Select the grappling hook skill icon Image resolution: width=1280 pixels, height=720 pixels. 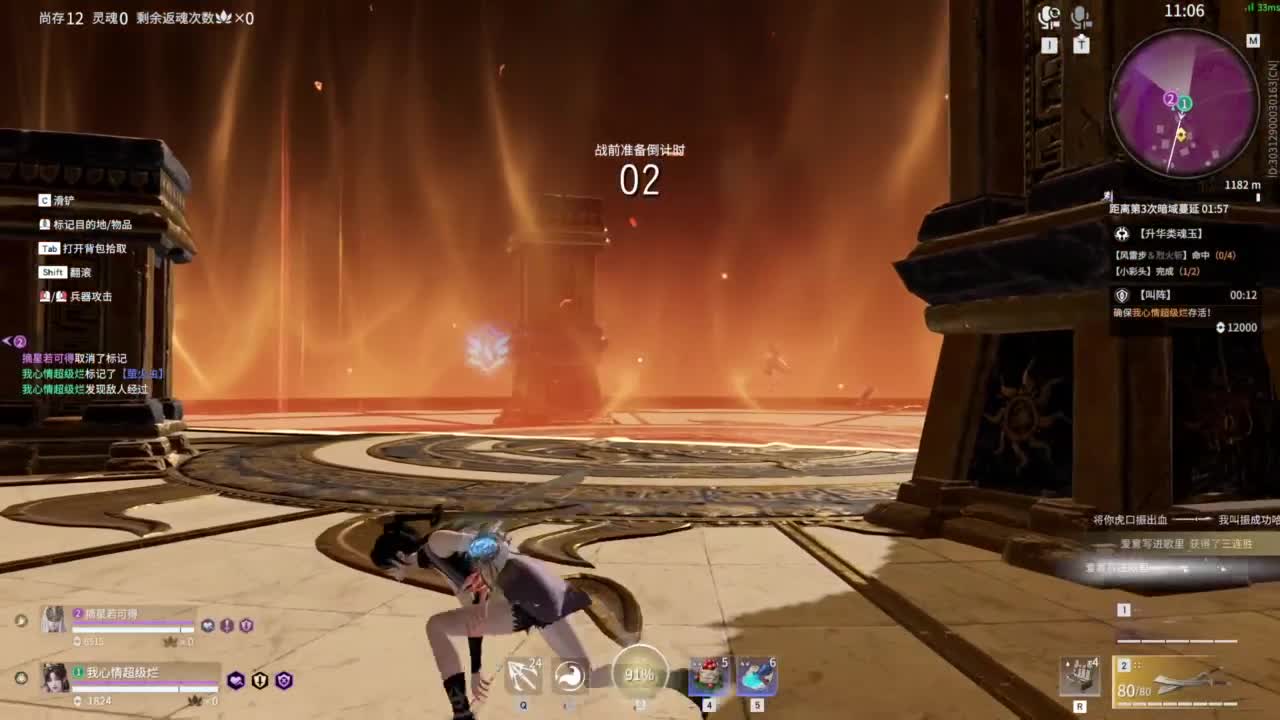click(523, 676)
